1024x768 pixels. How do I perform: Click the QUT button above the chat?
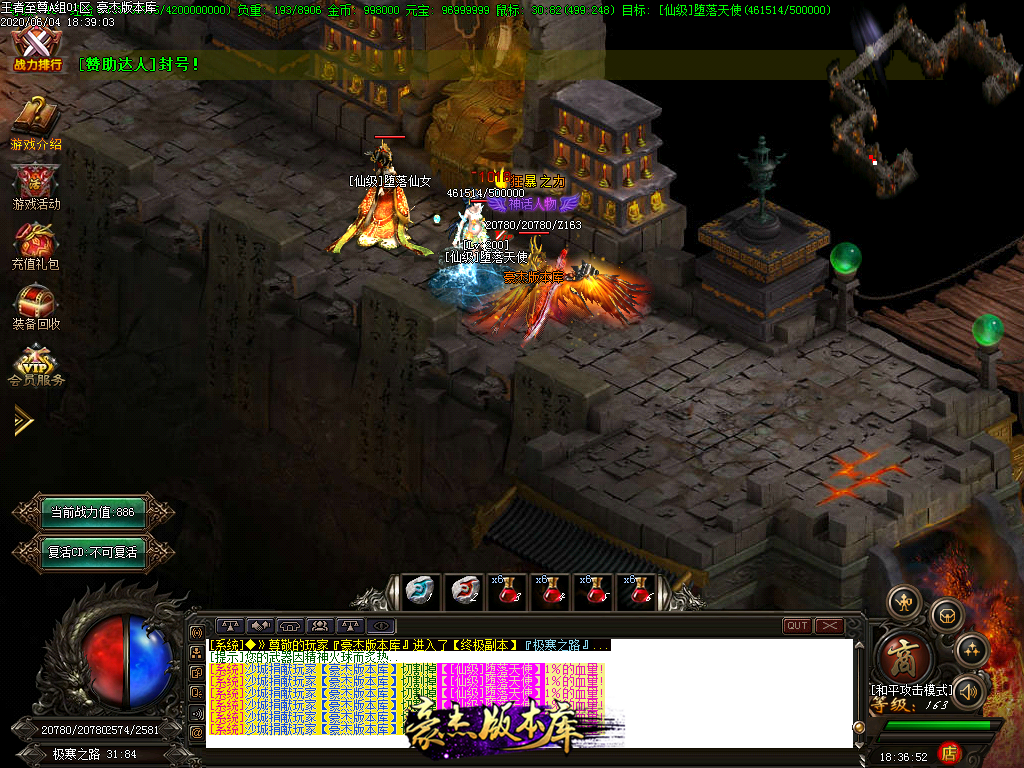coord(797,626)
